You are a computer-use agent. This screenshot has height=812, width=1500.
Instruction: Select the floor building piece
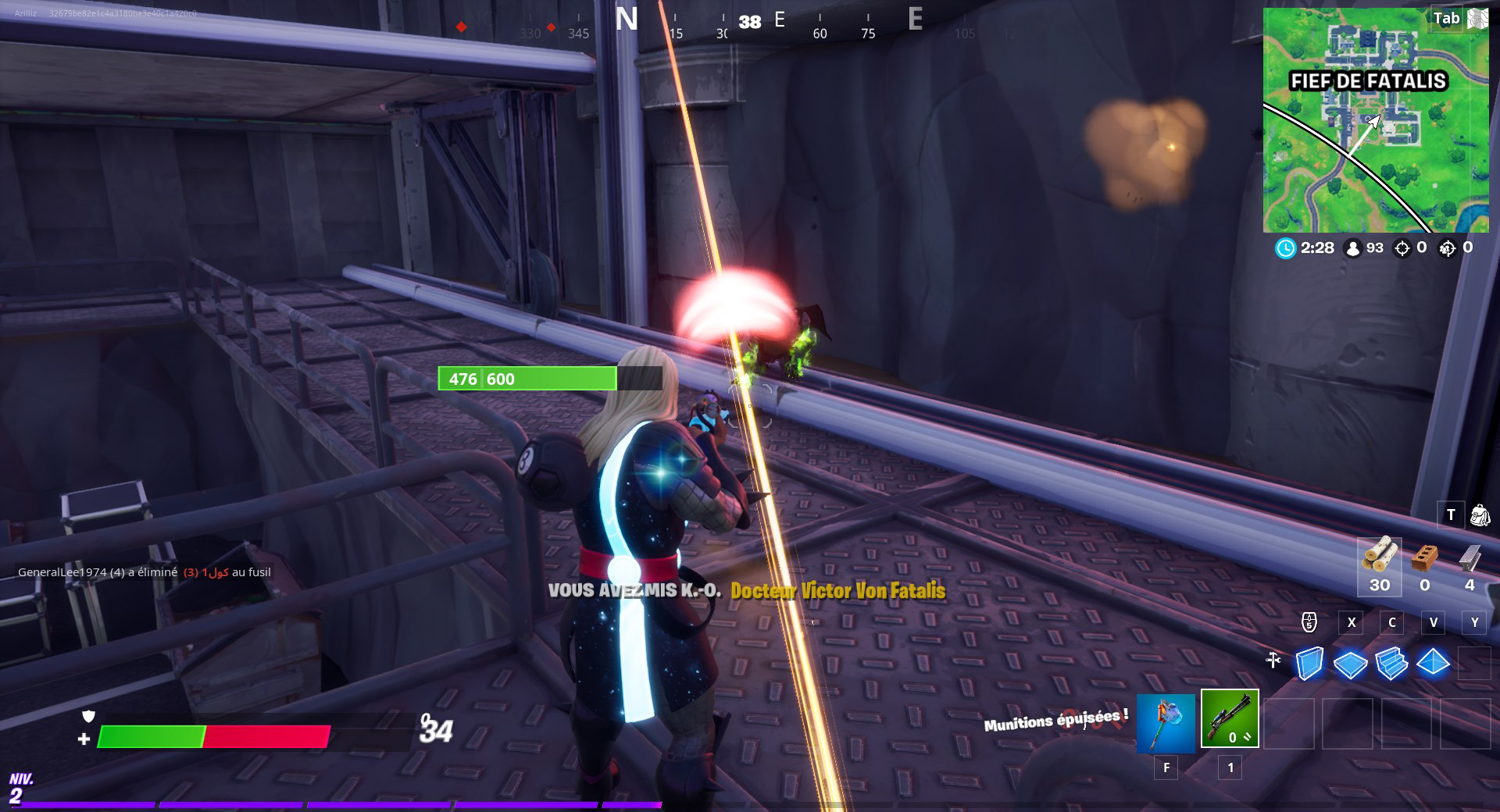tap(1350, 664)
